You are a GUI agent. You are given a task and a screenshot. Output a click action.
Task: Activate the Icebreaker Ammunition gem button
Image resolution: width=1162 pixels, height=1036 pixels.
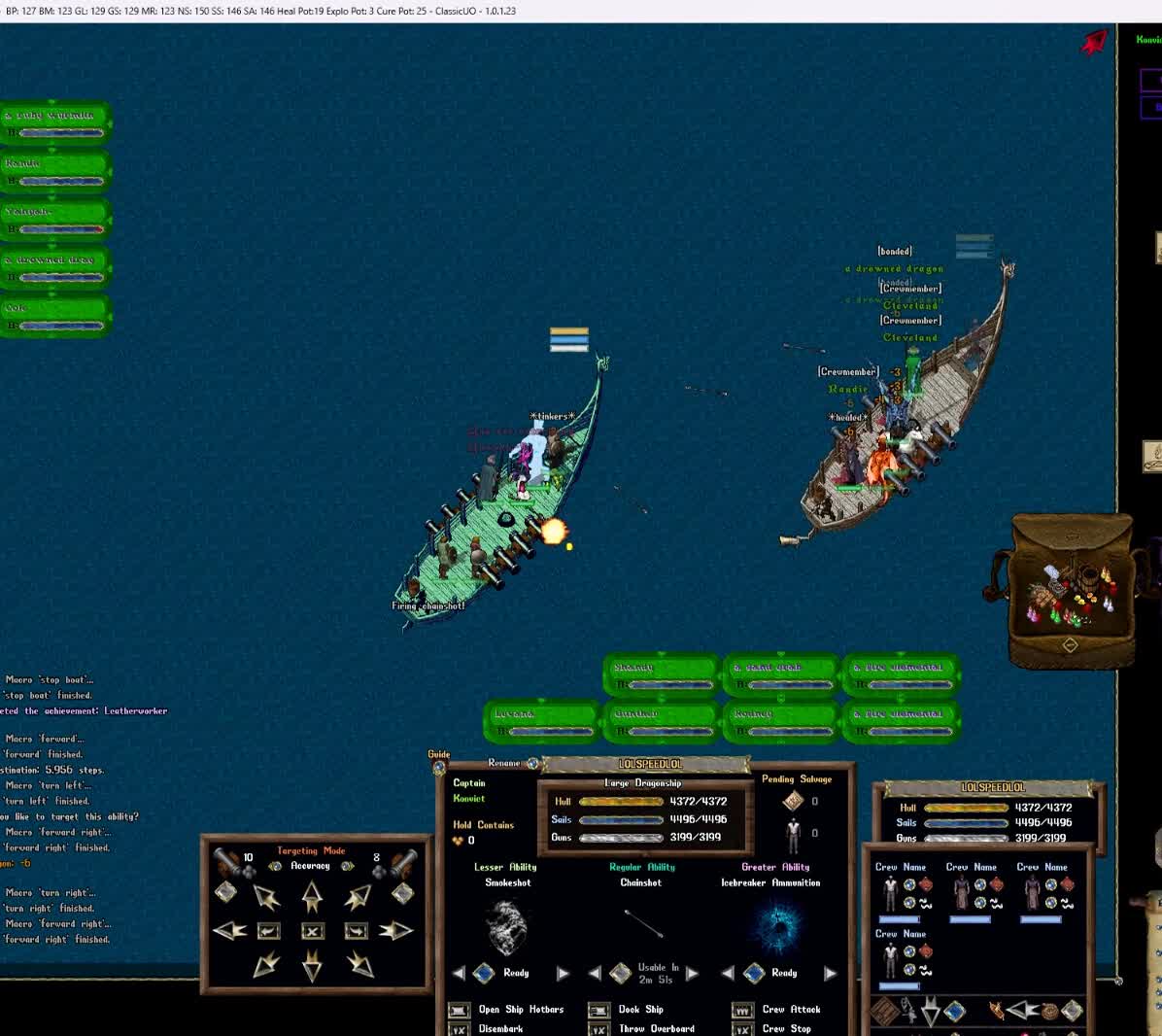tap(754, 973)
